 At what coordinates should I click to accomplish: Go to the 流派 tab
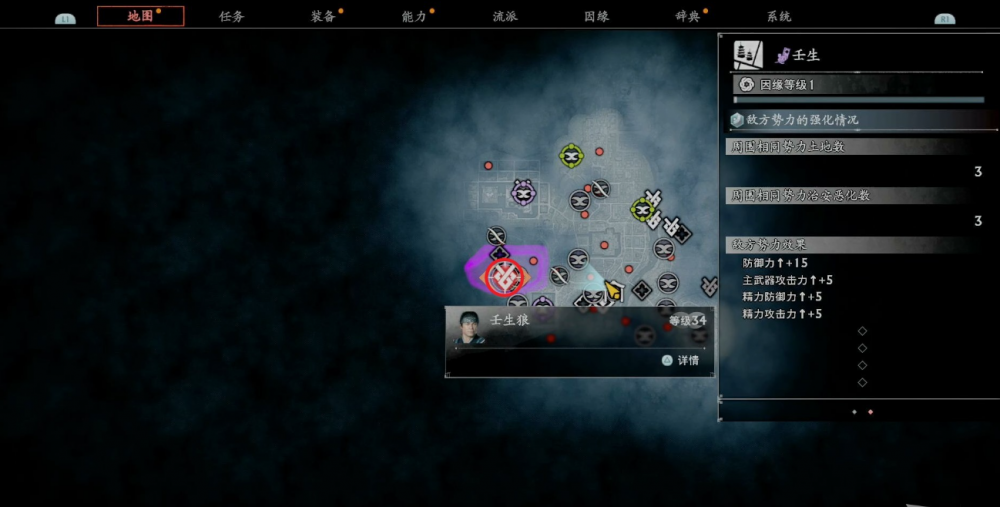[x=505, y=16]
